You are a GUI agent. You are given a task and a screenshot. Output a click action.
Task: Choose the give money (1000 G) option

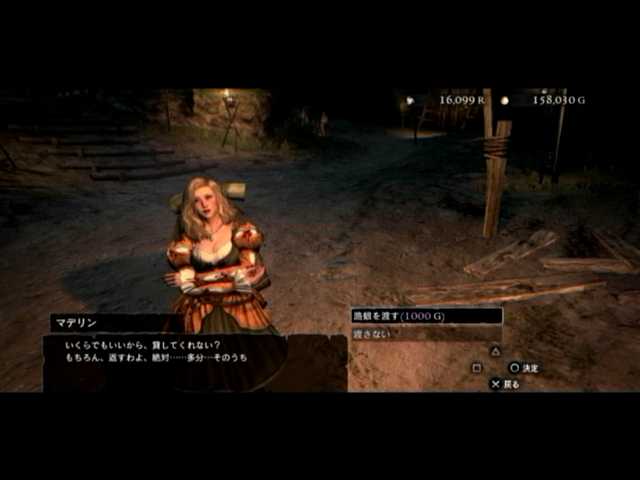point(425,316)
